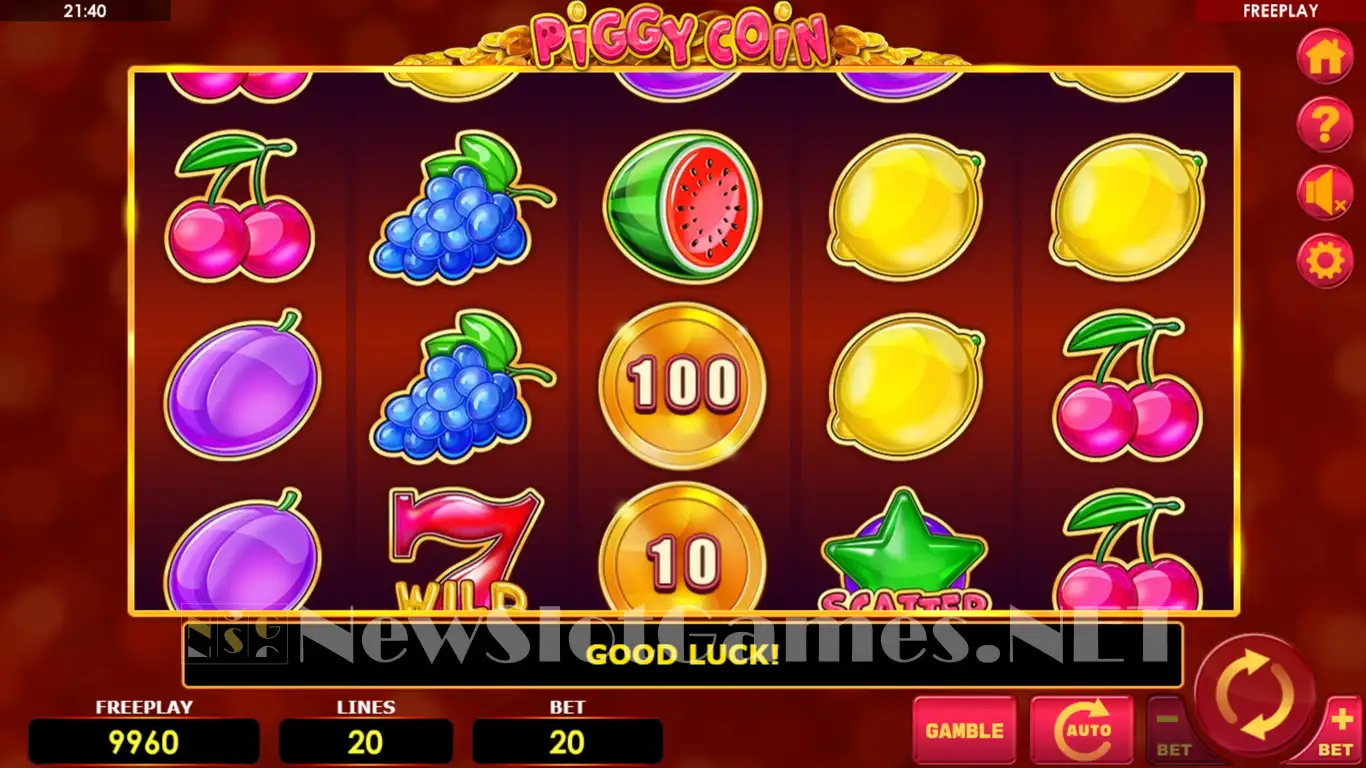The width and height of the screenshot is (1366, 768).
Task: Spin the reels with the round arrow button
Action: (1254, 694)
